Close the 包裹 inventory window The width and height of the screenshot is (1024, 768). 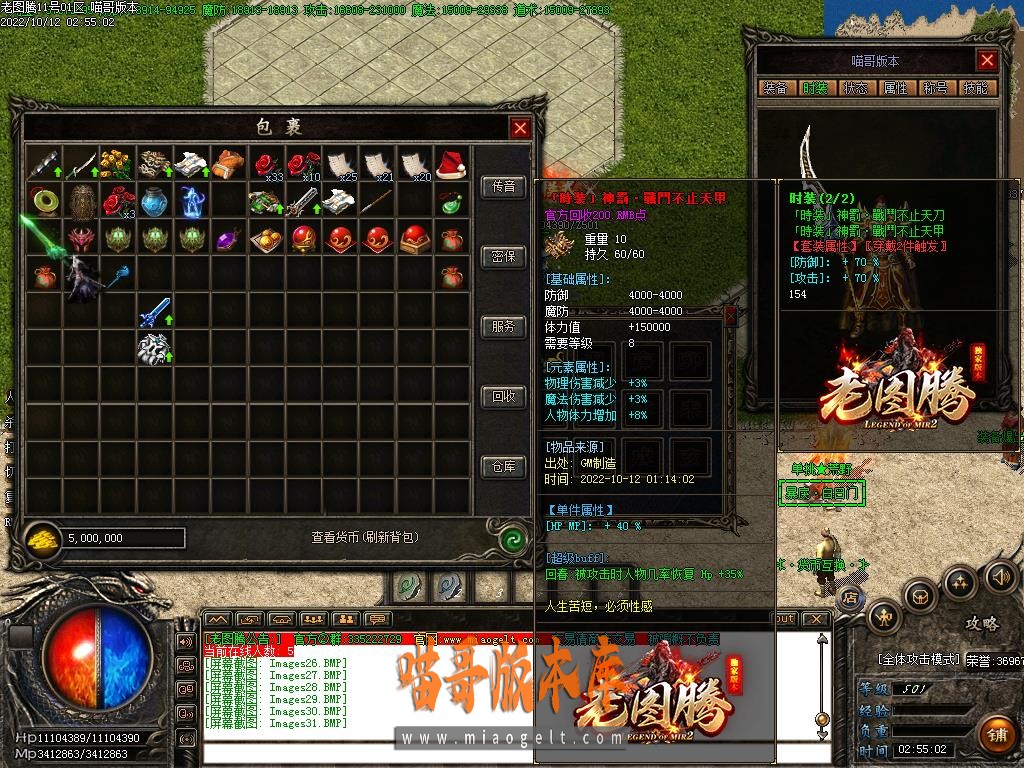(520, 128)
